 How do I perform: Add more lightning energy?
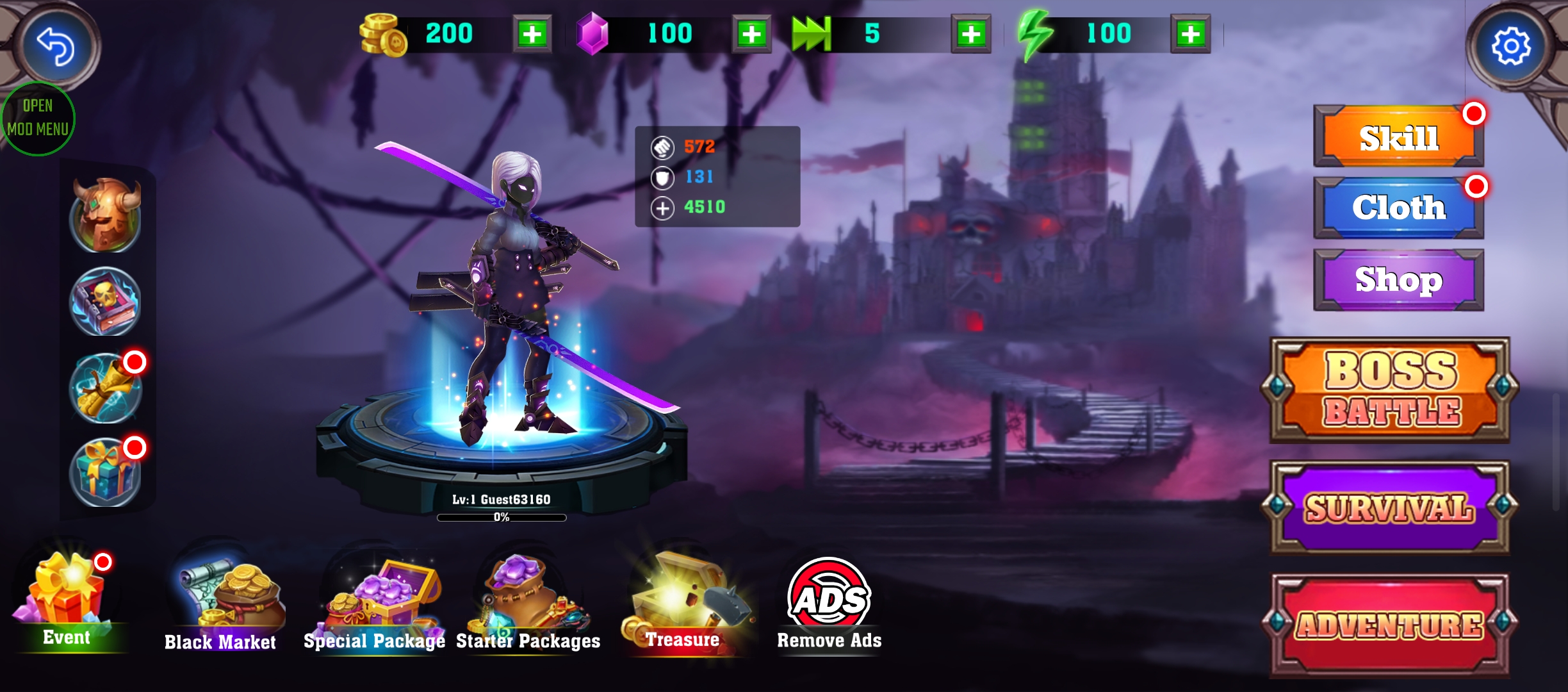(x=1190, y=33)
